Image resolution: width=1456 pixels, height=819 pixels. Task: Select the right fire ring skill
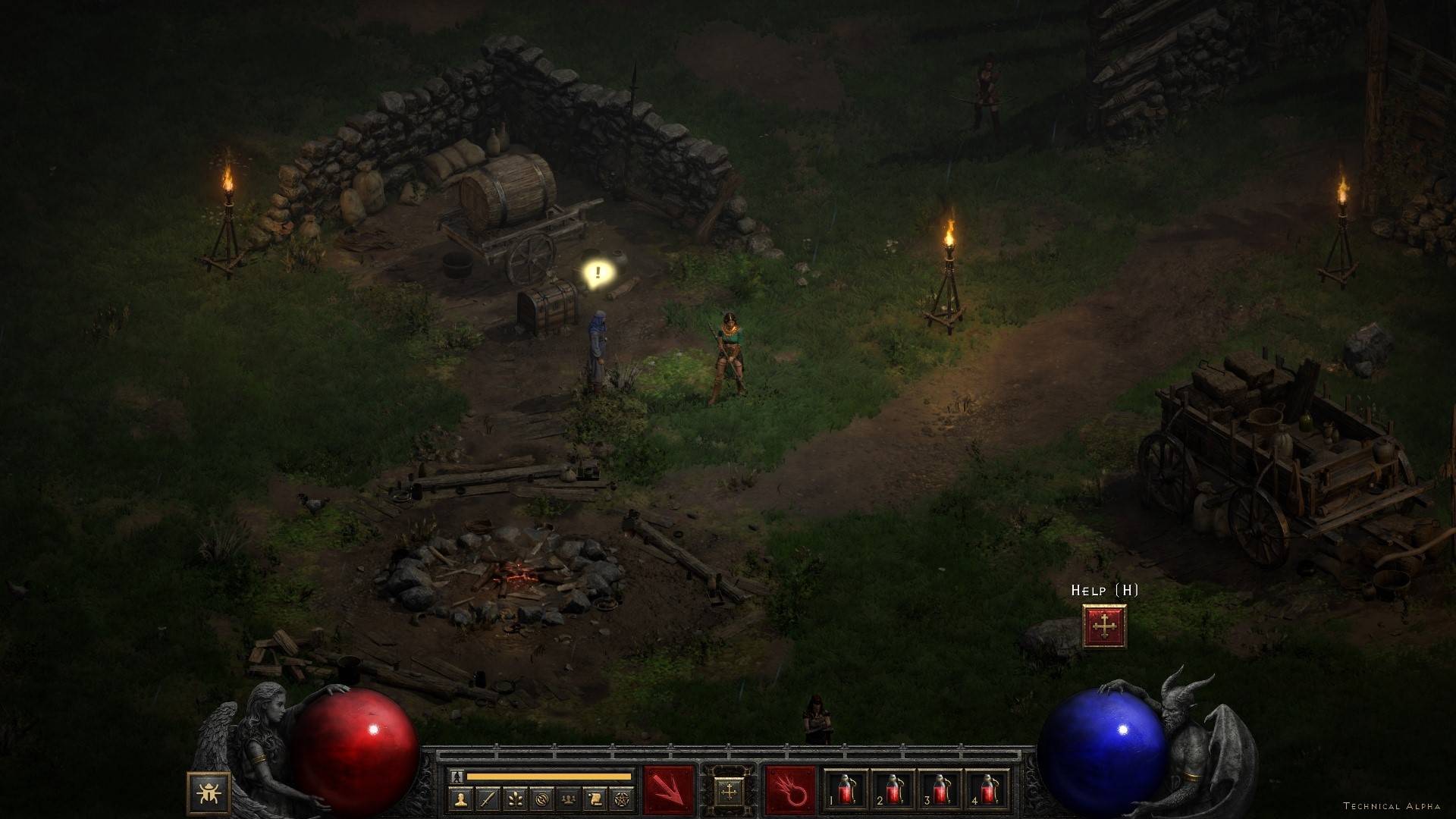[791, 791]
